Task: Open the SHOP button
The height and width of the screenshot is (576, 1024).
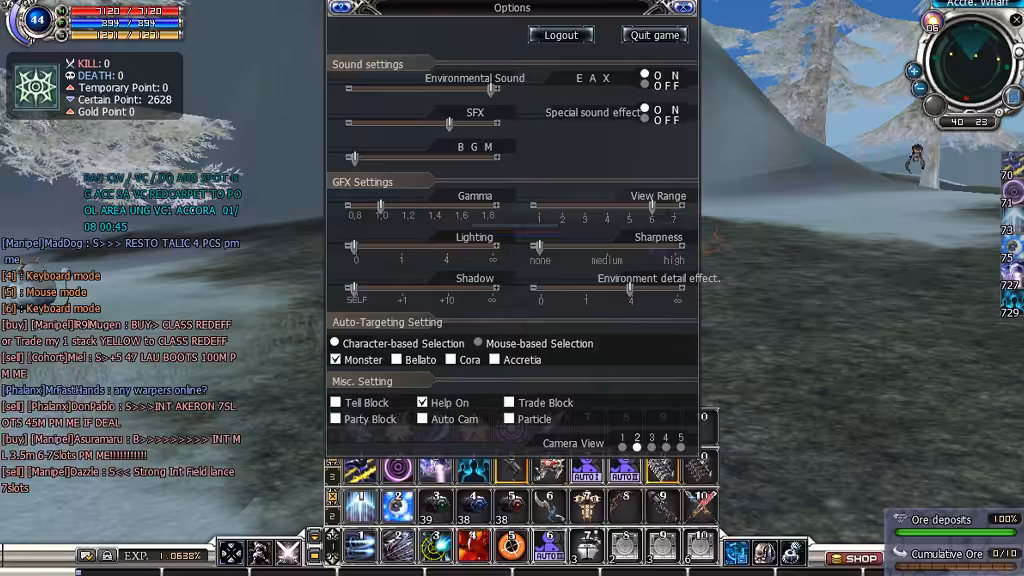Action: (x=853, y=558)
